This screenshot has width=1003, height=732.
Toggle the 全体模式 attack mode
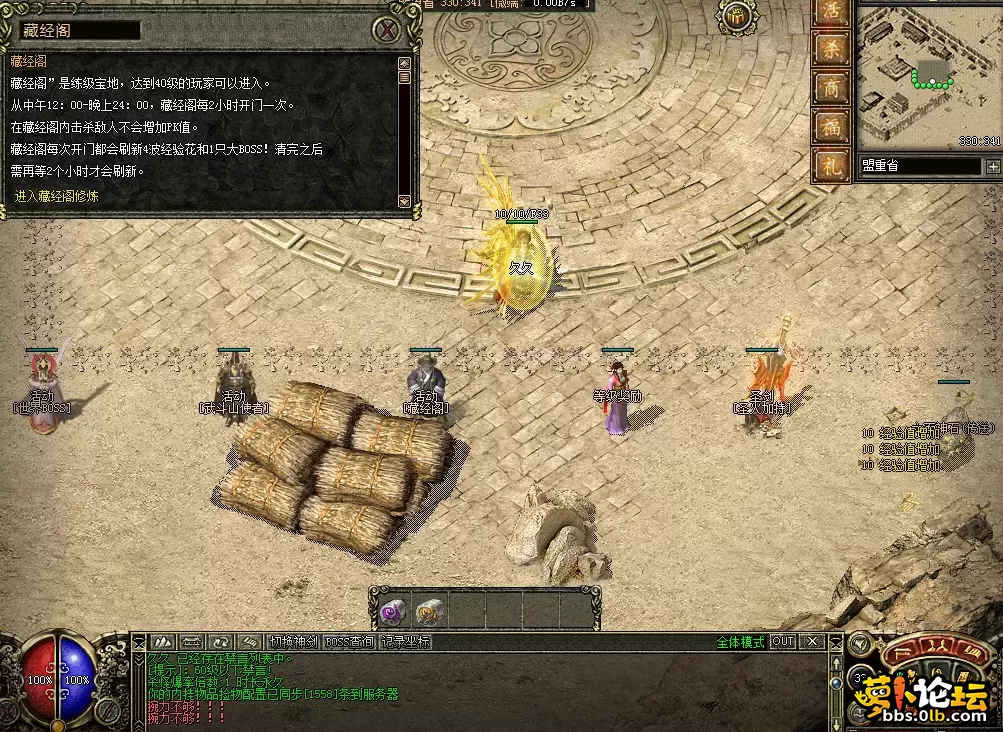point(740,642)
